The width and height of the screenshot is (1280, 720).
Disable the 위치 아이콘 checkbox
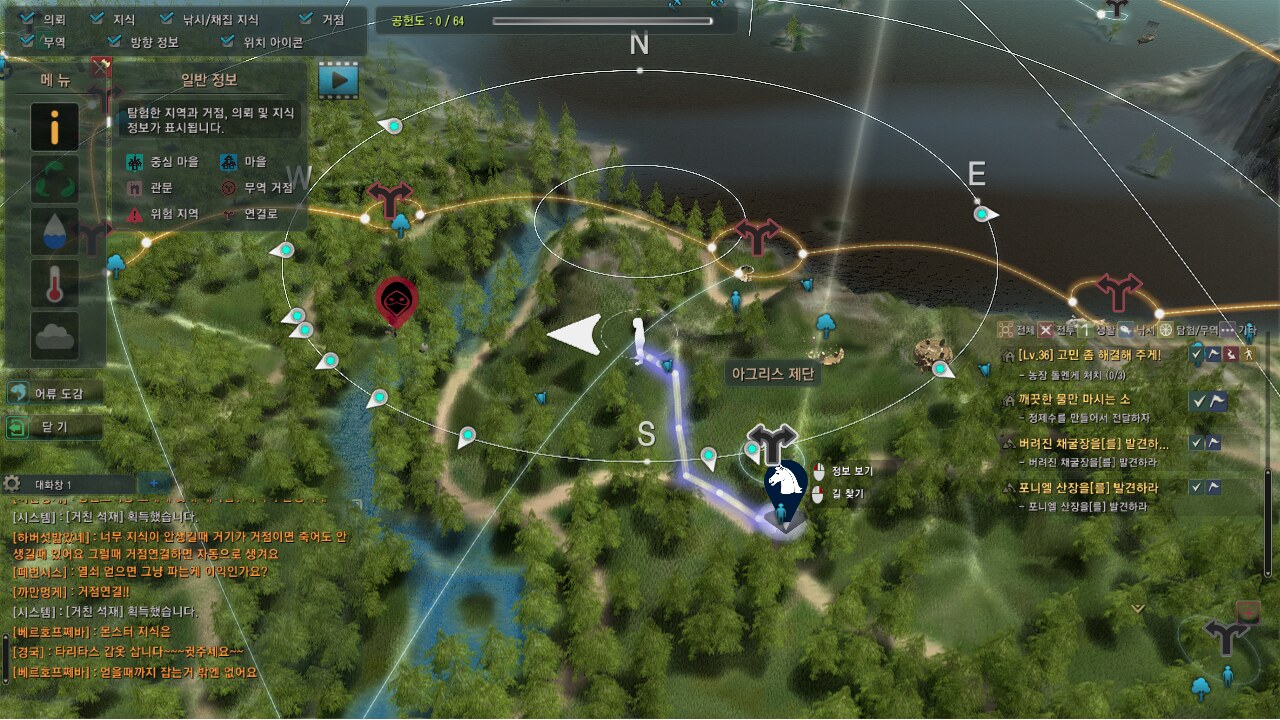(x=228, y=42)
